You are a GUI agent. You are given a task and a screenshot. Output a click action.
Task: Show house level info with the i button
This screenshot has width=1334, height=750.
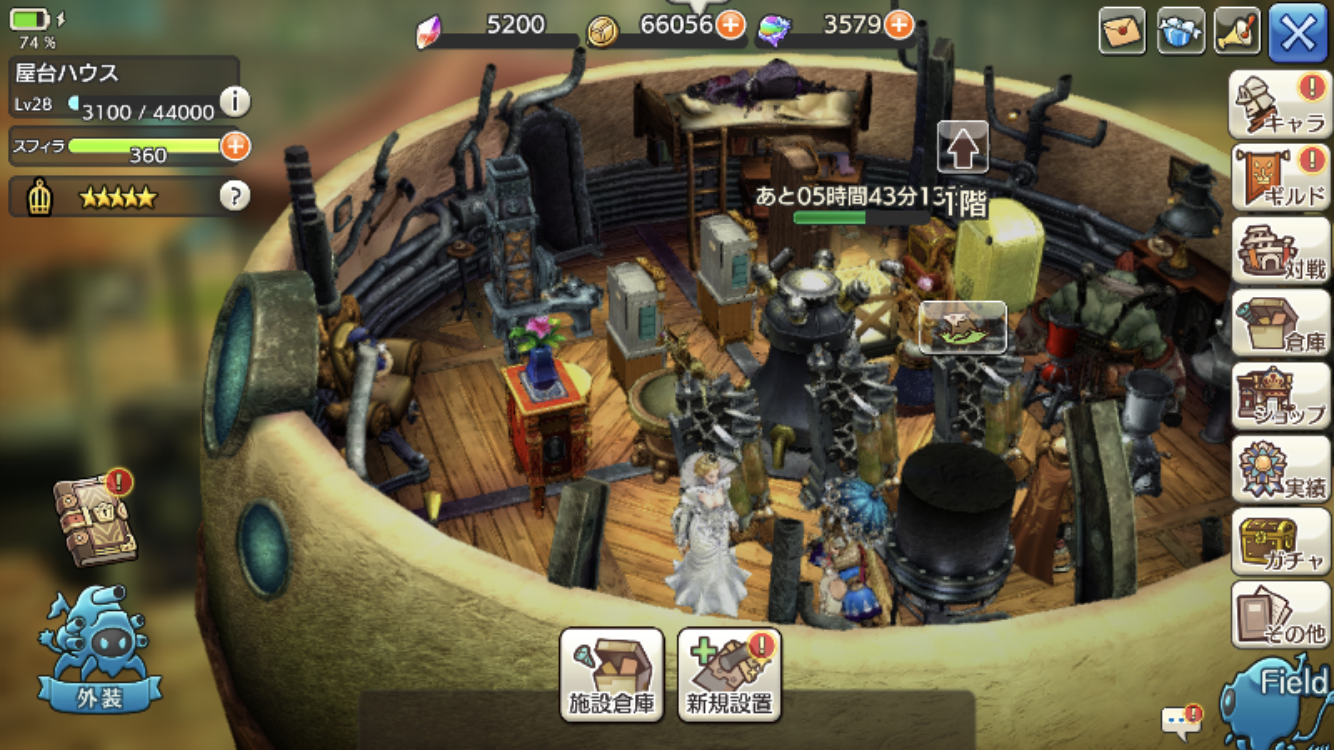234,101
